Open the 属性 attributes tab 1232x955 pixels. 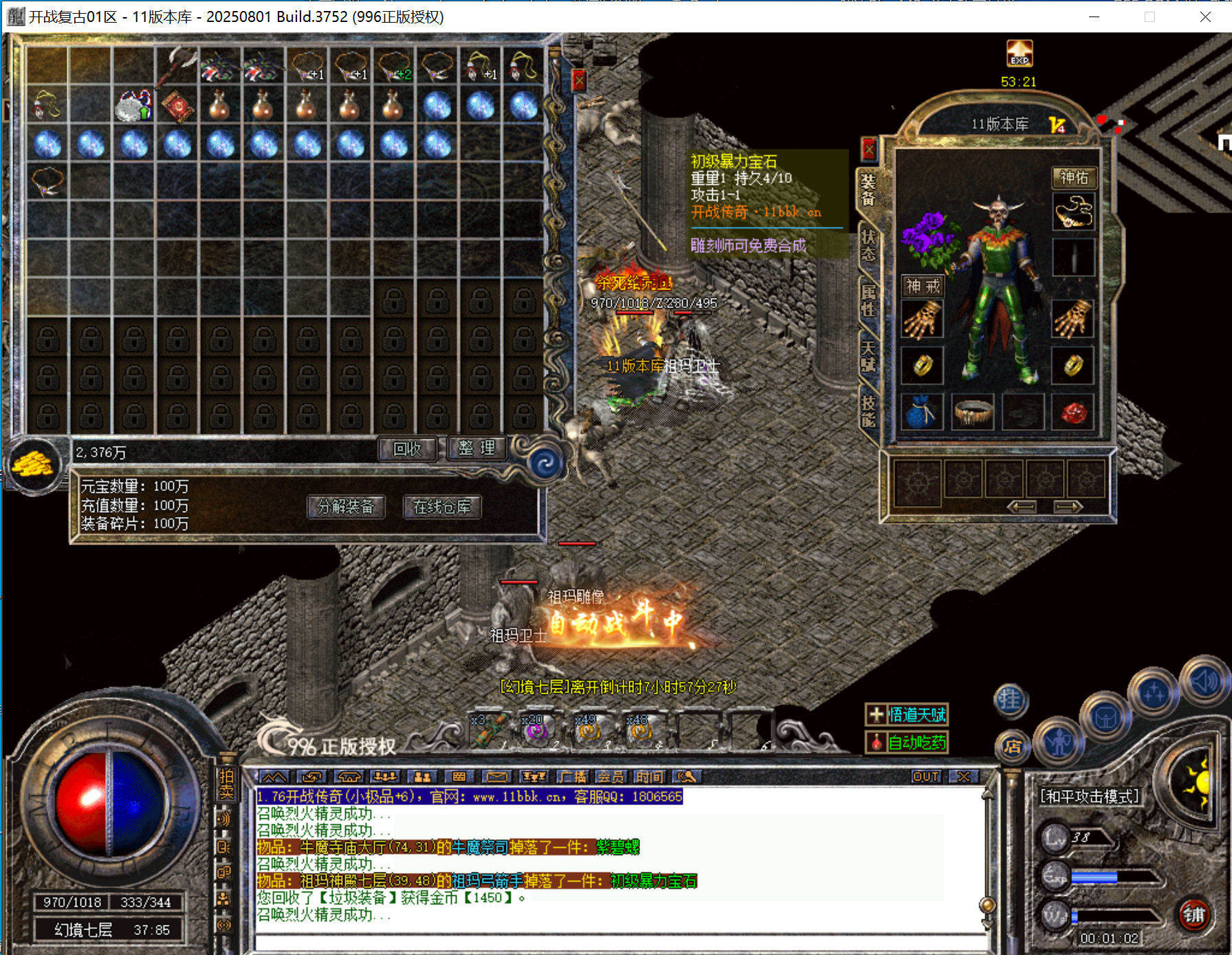click(868, 300)
